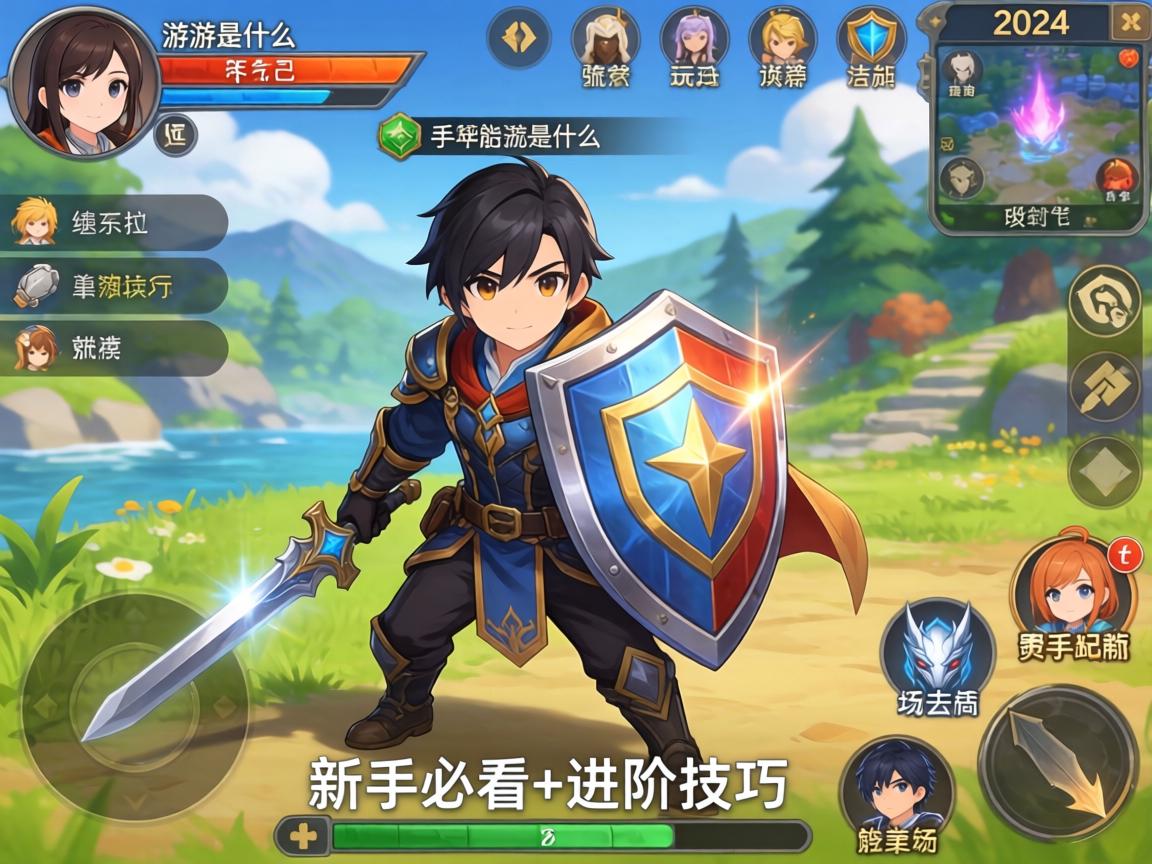Use the main arrowhead attack button
Image resolution: width=1152 pixels, height=864 pixels.
click(x=1058, y=764)
